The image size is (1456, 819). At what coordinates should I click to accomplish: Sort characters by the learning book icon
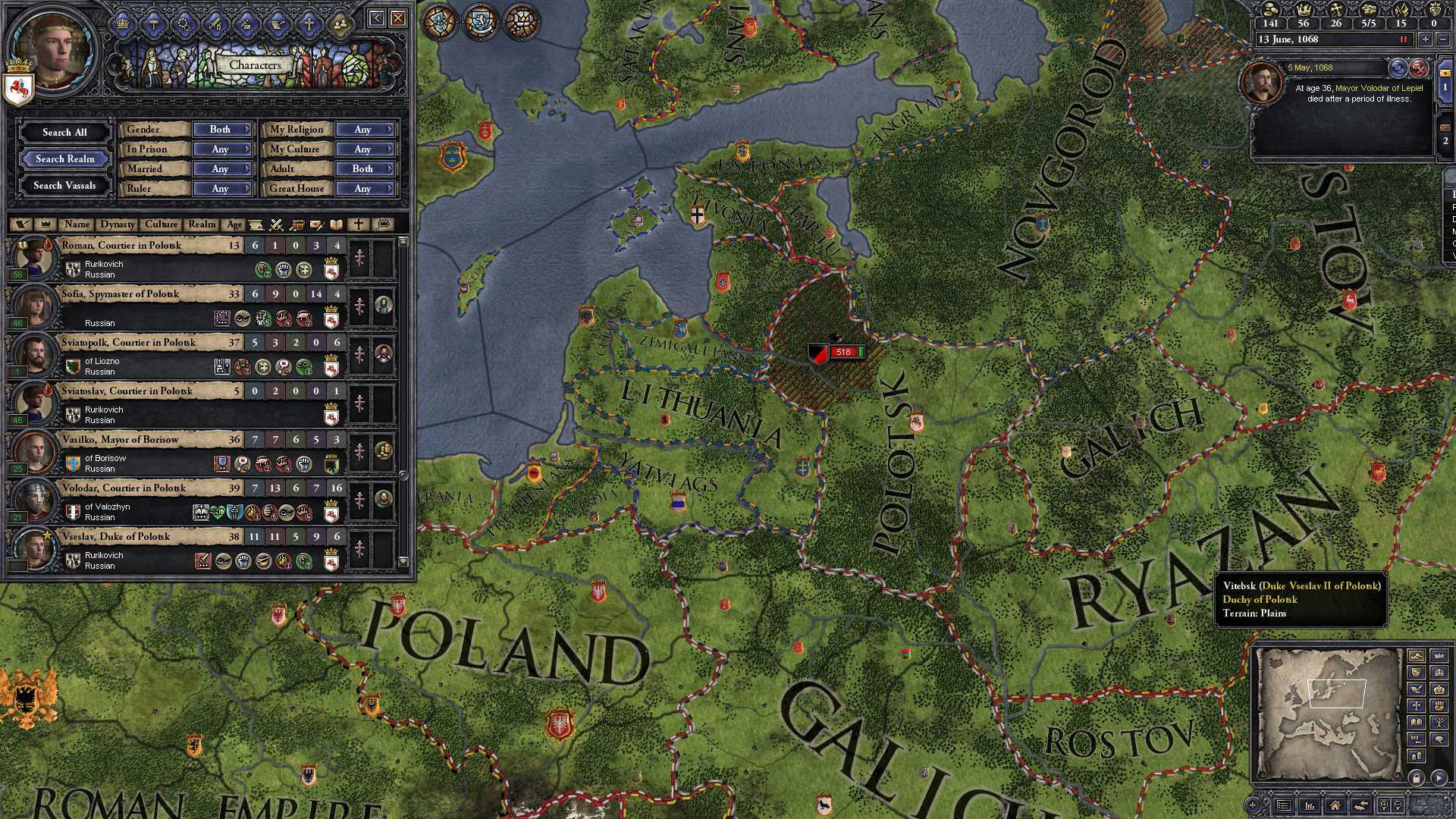click(x=336, y=225)
